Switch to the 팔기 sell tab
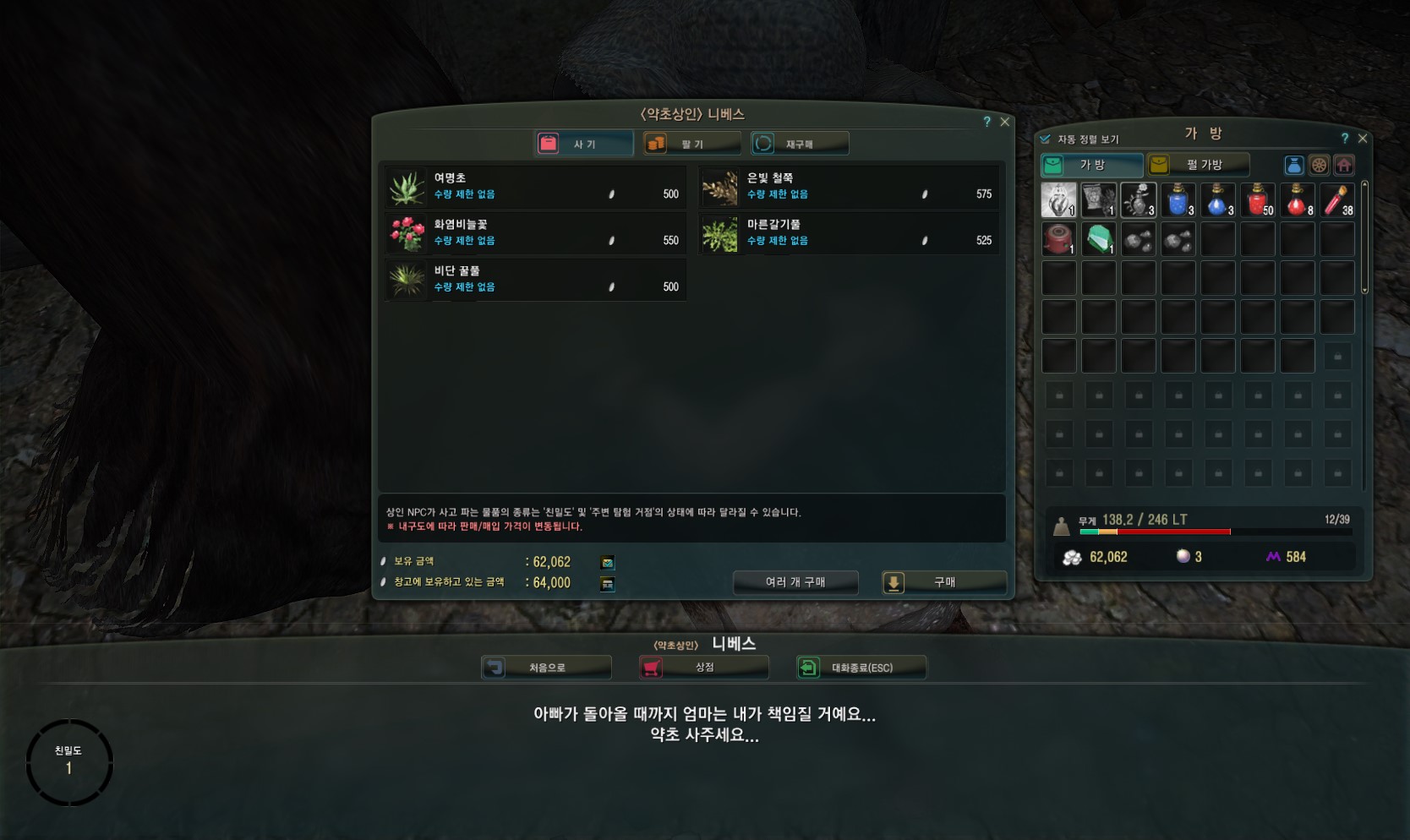The height and width of the screenshot is (840, 1410). point(691,143)
